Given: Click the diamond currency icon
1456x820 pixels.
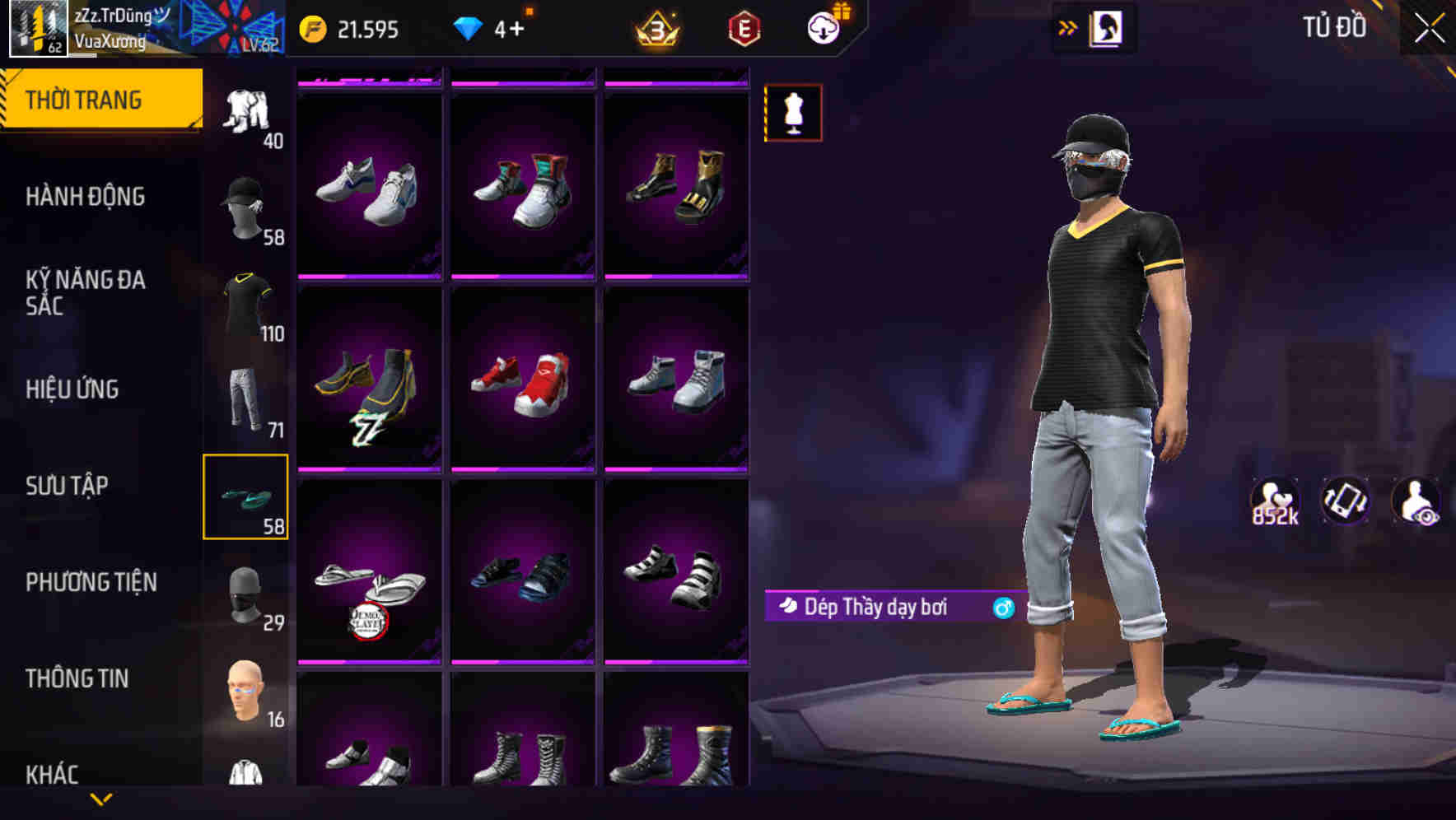Looking at the screenshot, I should point(469,27).
